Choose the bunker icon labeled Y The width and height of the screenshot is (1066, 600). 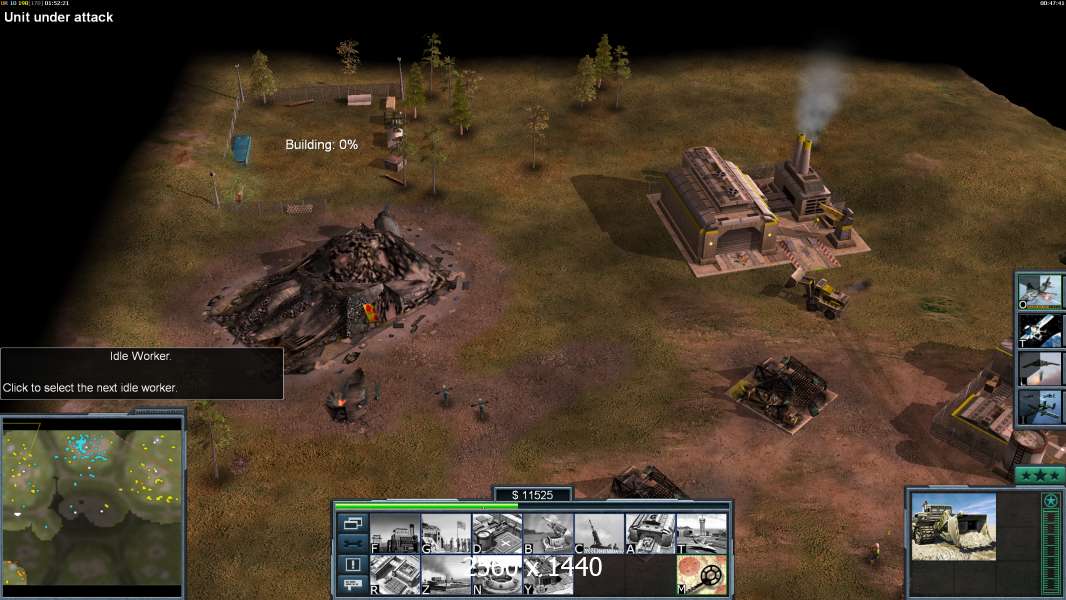548,575
